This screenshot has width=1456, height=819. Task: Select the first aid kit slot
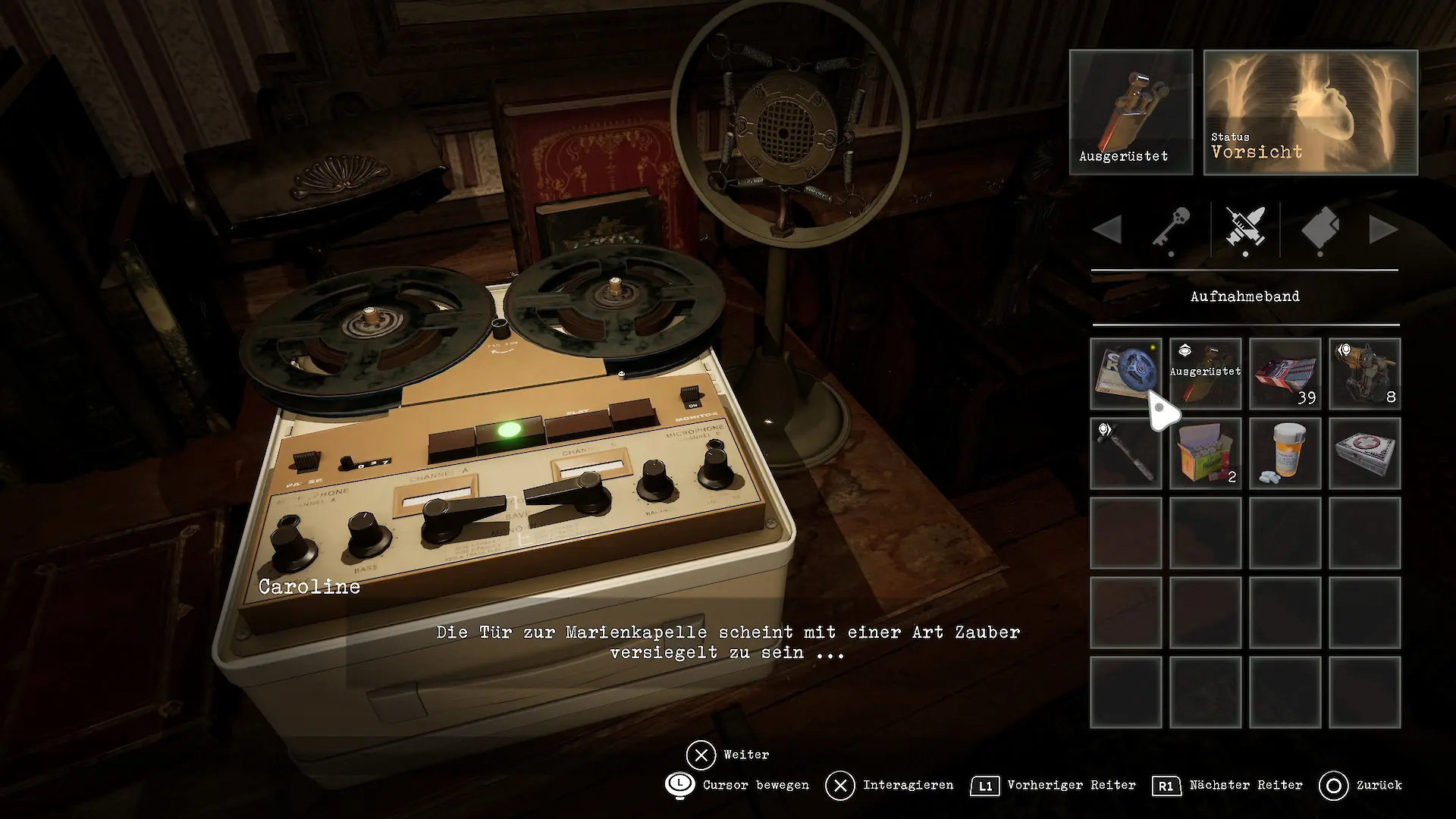click(1364, 453)
